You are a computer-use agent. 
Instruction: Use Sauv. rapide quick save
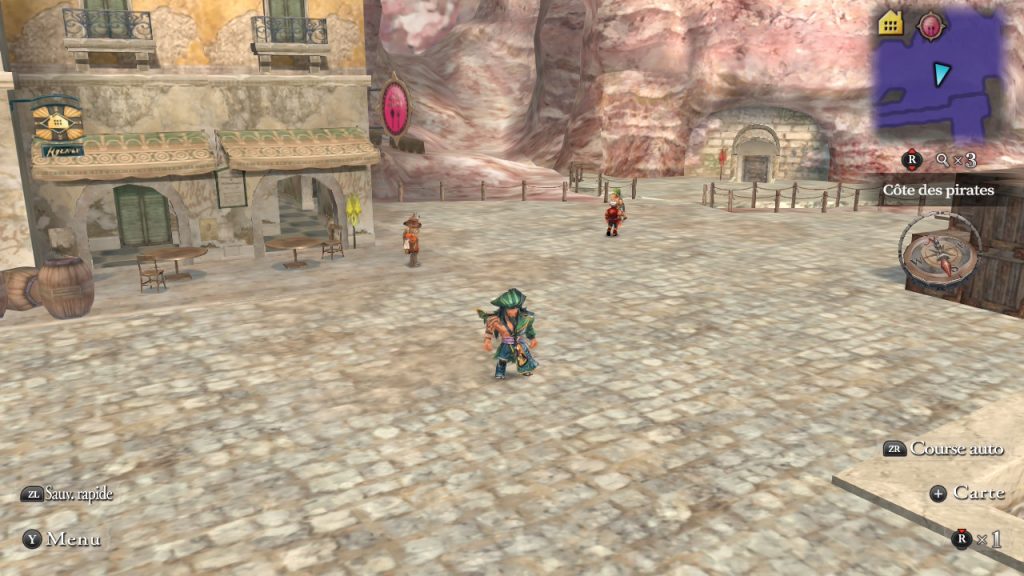point(68,494)
